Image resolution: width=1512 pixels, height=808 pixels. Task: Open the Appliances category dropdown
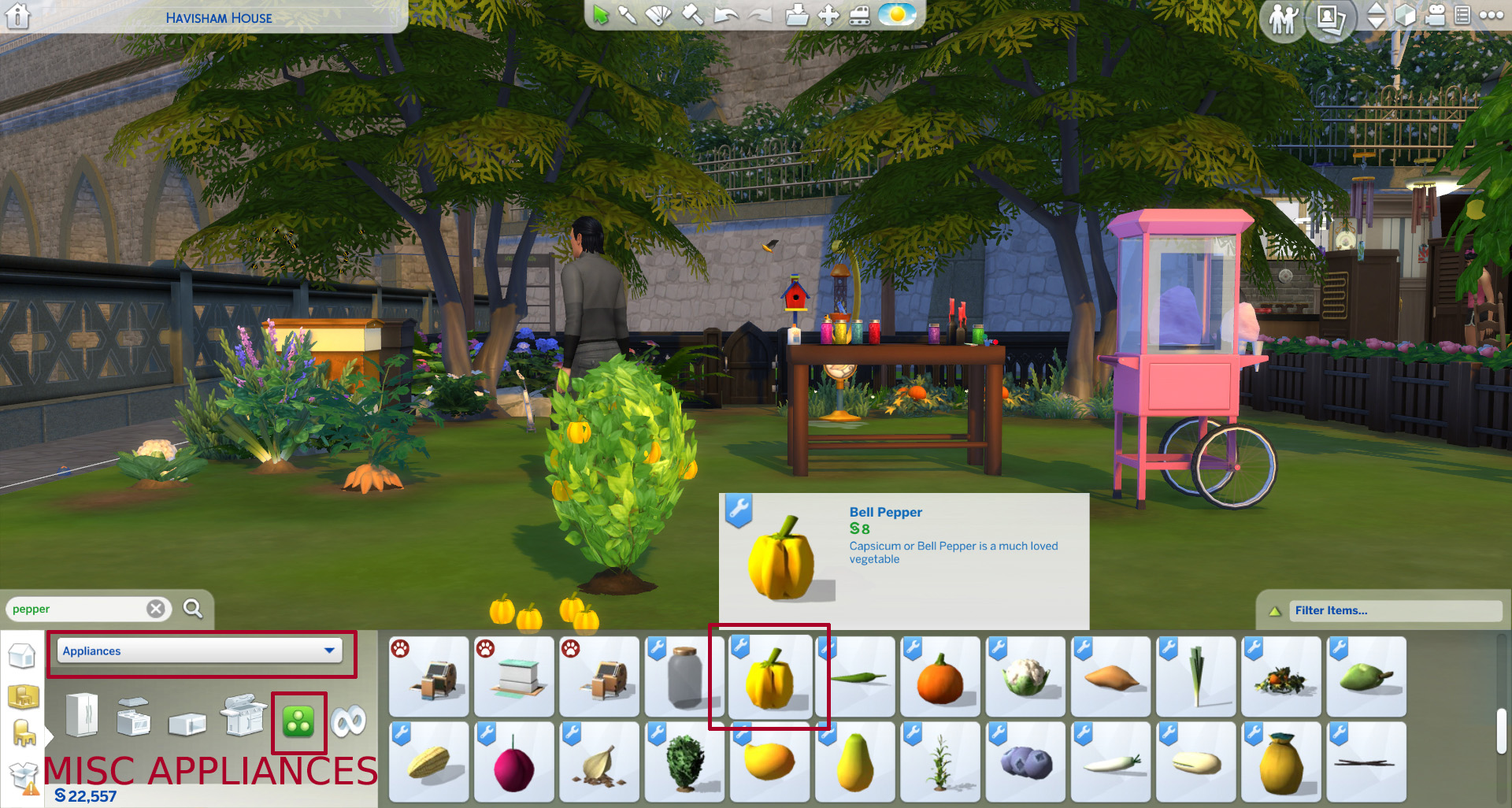click(199, 651)
